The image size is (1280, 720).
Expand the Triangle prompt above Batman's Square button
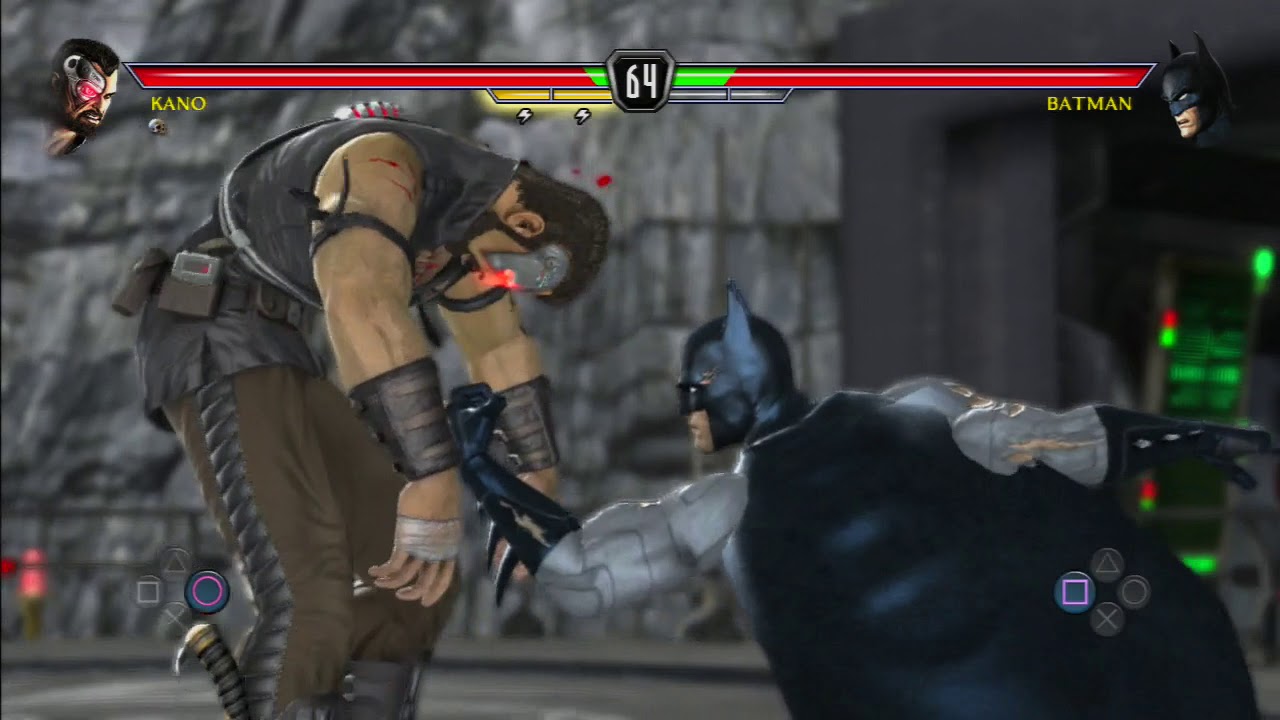point(1106,562)
